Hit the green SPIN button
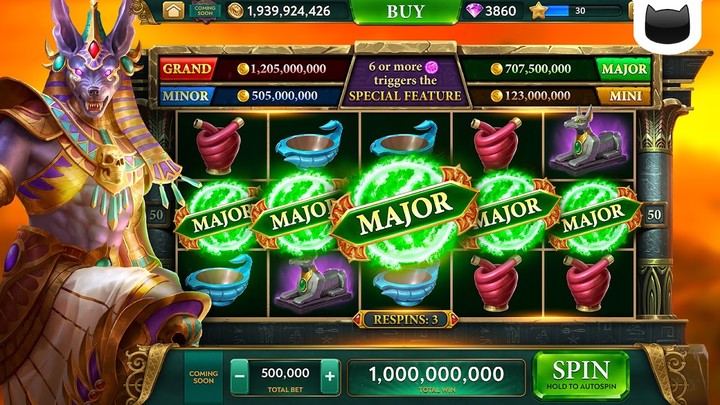 [581, 374]
